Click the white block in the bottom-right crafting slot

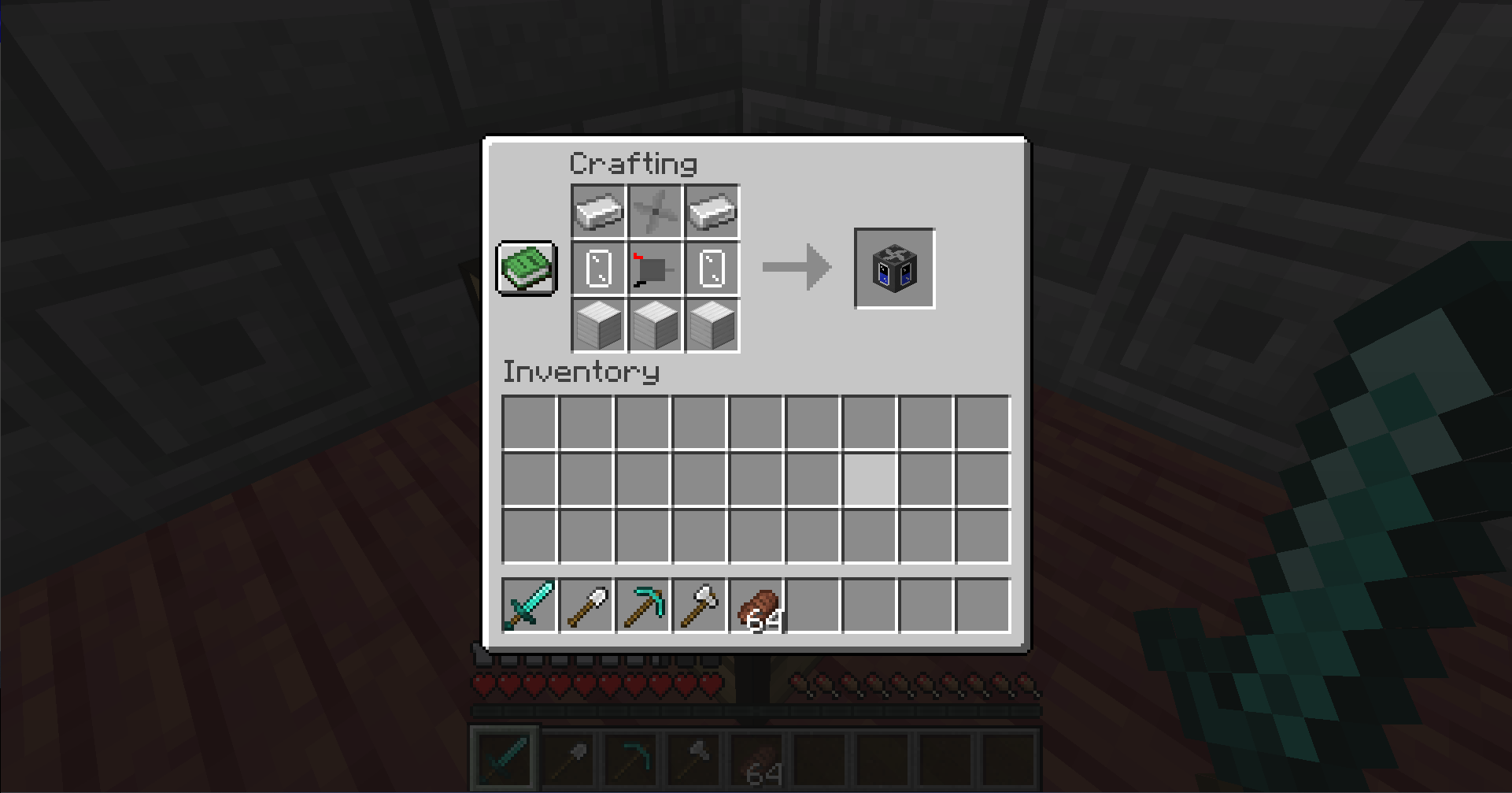(x=712, y=326)
